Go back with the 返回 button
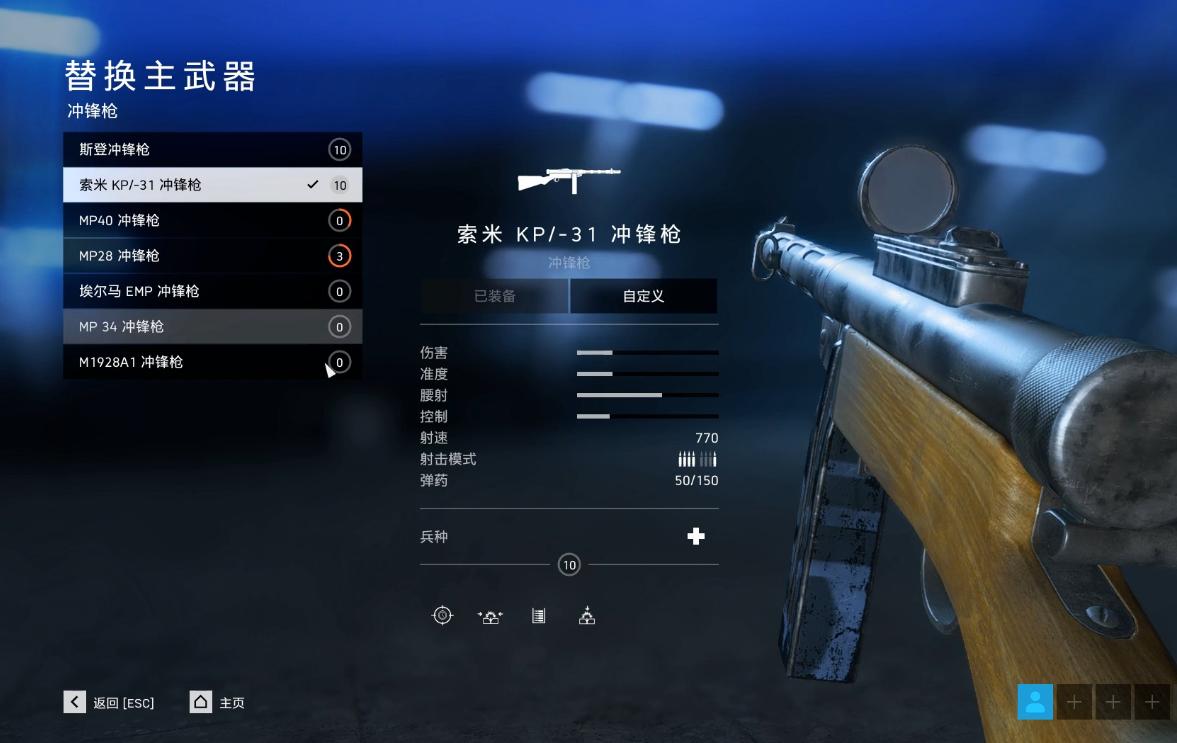The image size is (1177, 743). pos(110,702)
